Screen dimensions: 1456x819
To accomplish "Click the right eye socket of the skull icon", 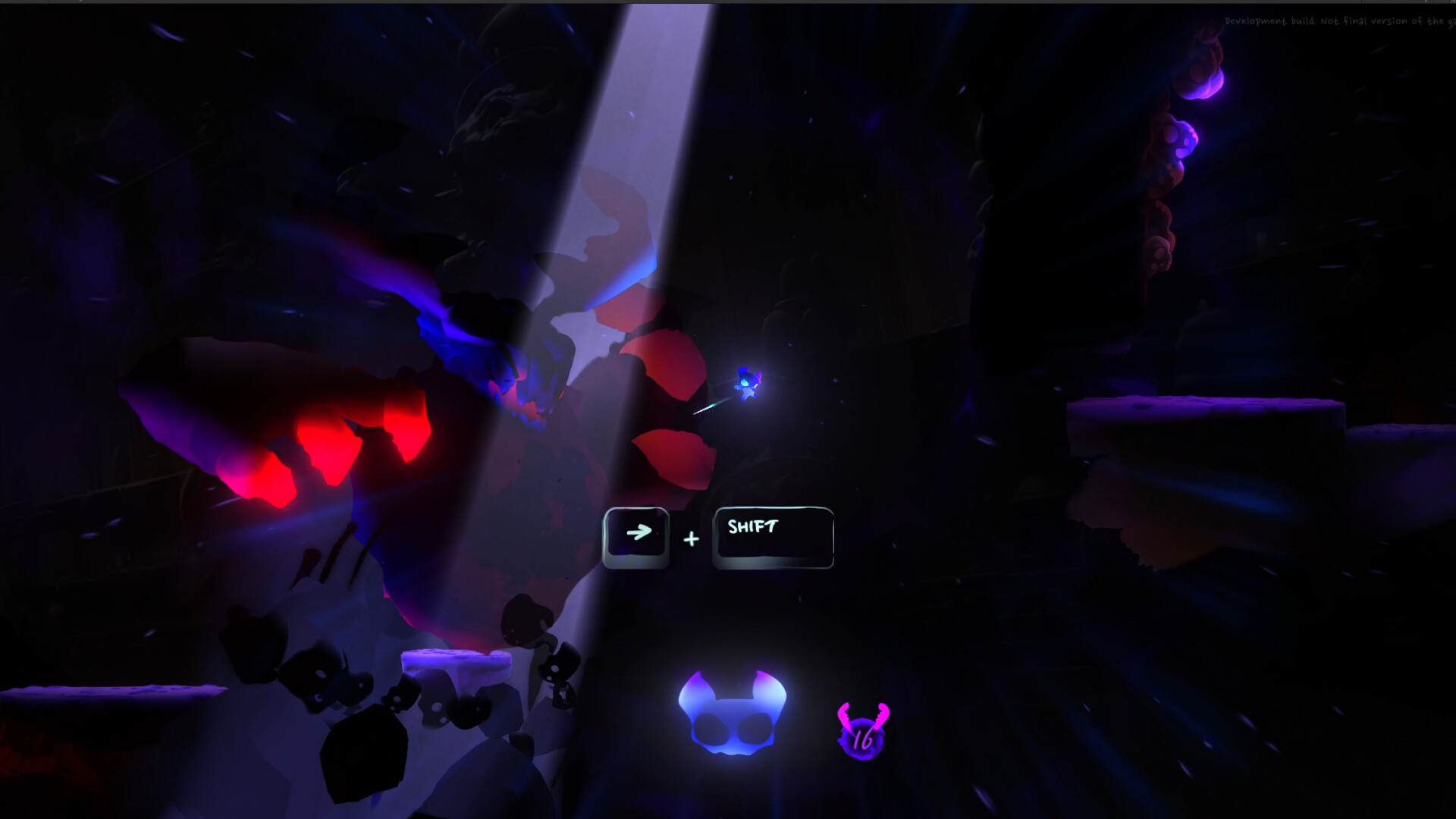I will point(756,728).
